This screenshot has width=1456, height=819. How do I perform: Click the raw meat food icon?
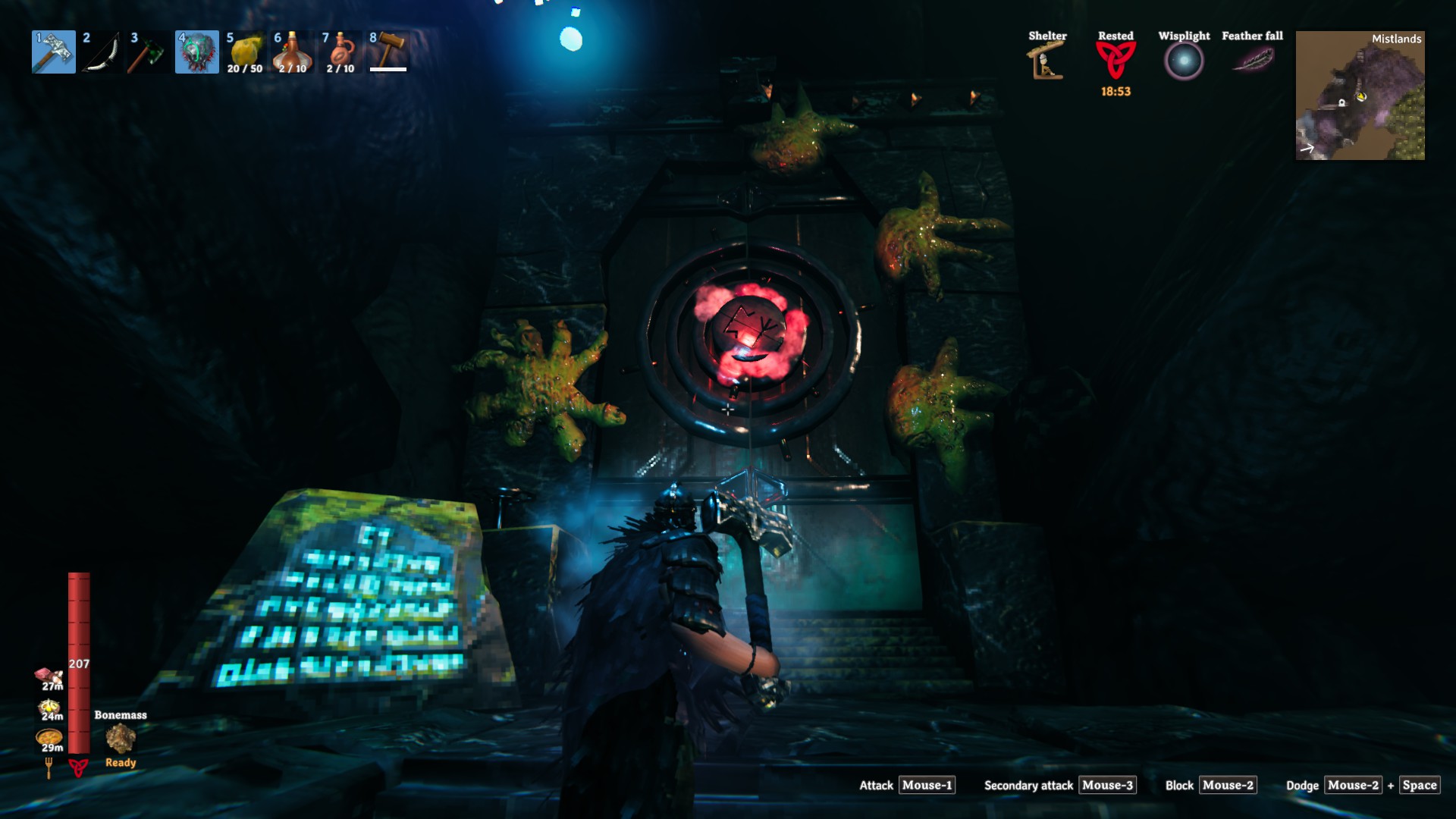pyautogui.click(x=49, y=676)
